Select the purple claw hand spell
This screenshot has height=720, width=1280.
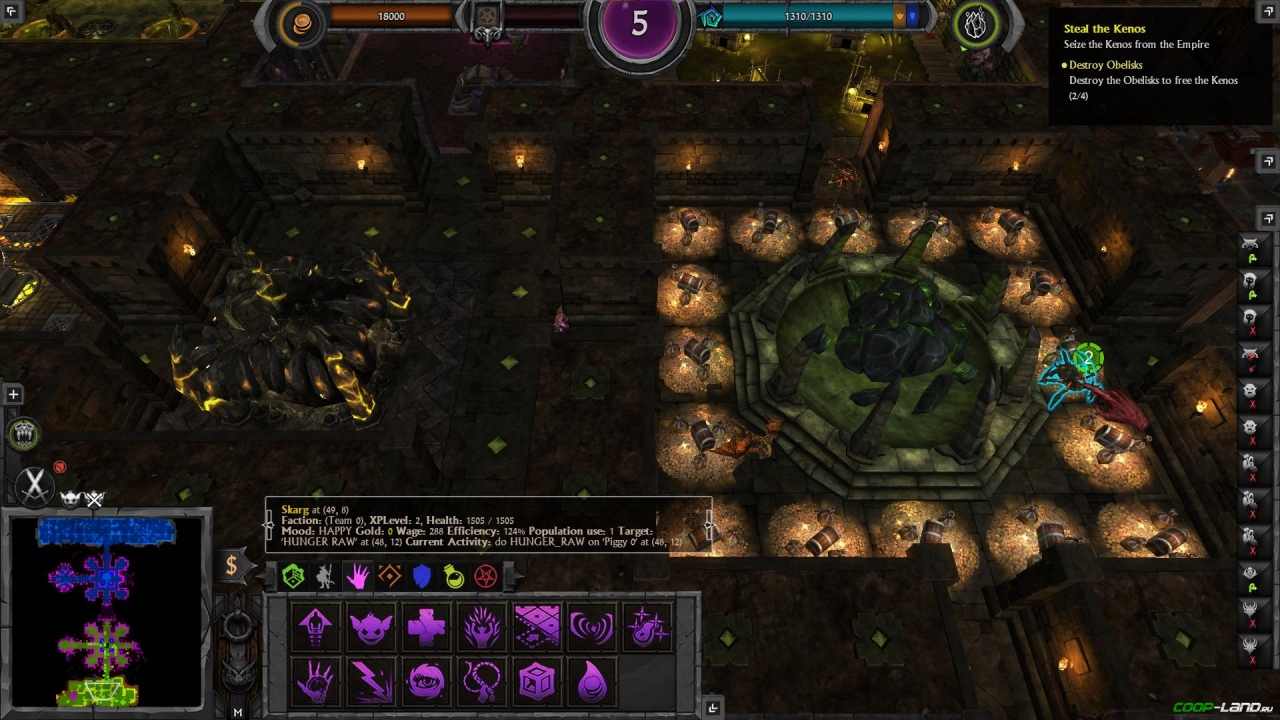[315, 682]
